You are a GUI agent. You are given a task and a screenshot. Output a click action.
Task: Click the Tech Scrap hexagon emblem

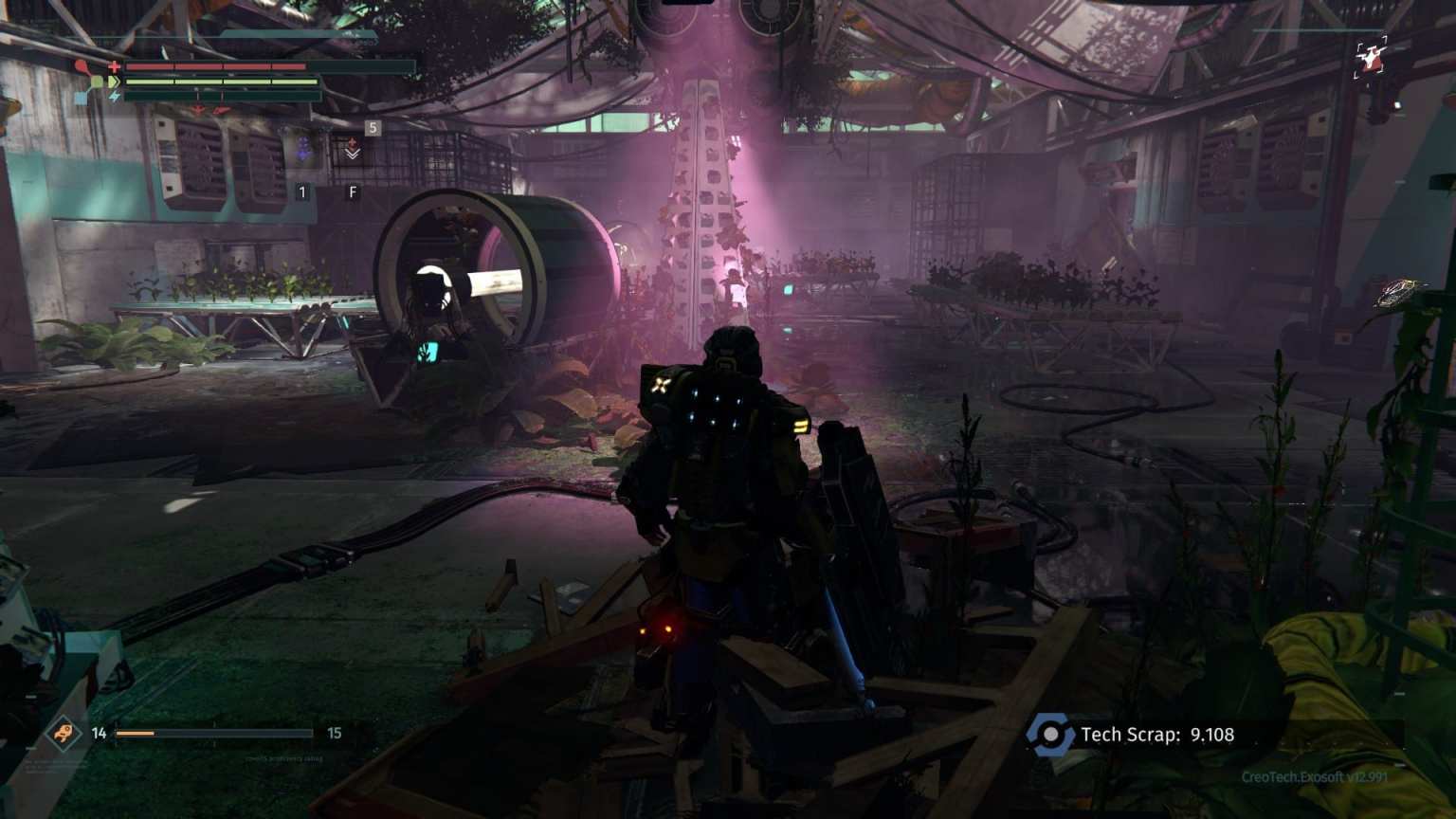tap(1050, 733)
